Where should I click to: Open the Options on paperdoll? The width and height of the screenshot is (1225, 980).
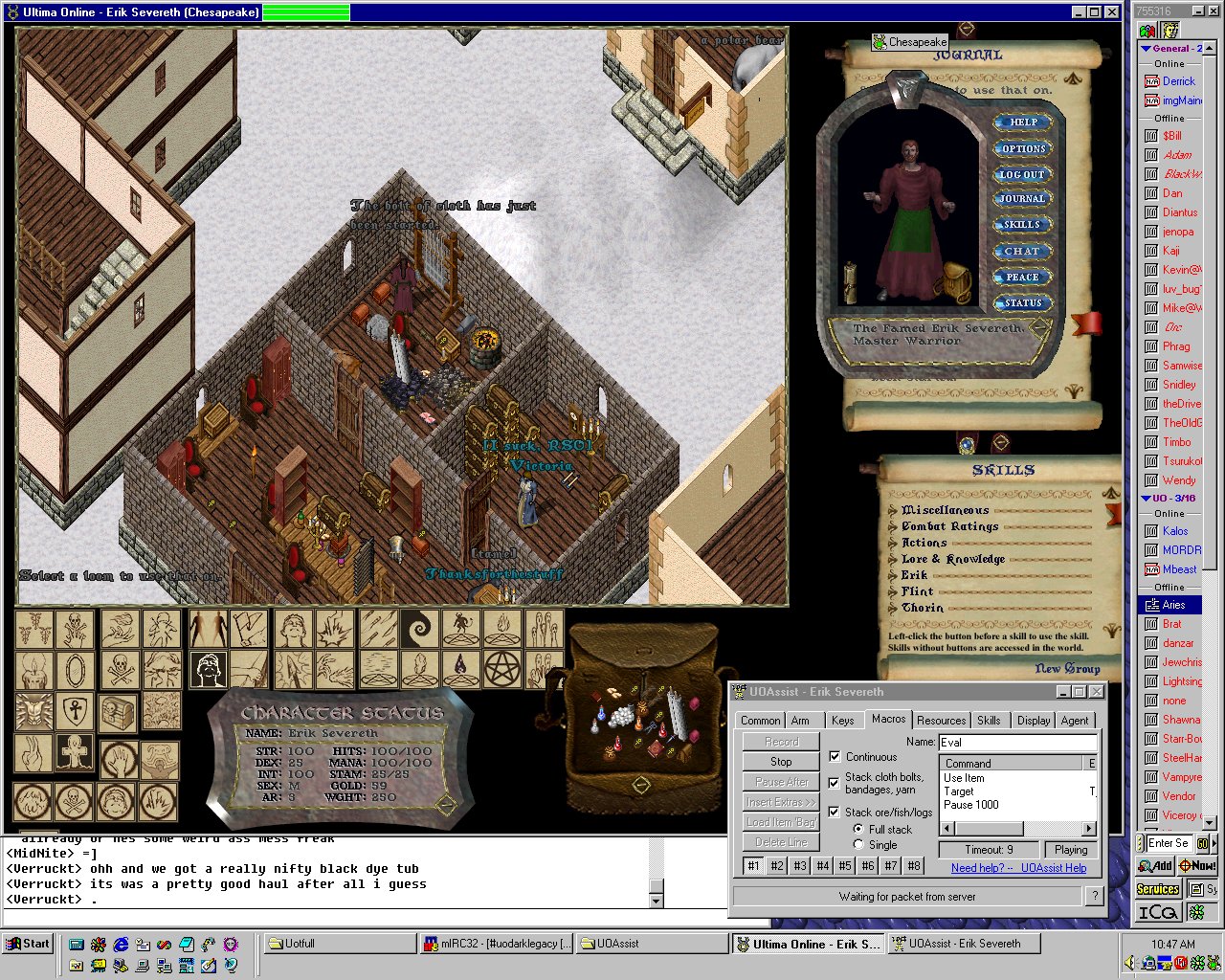[1023, 148]
